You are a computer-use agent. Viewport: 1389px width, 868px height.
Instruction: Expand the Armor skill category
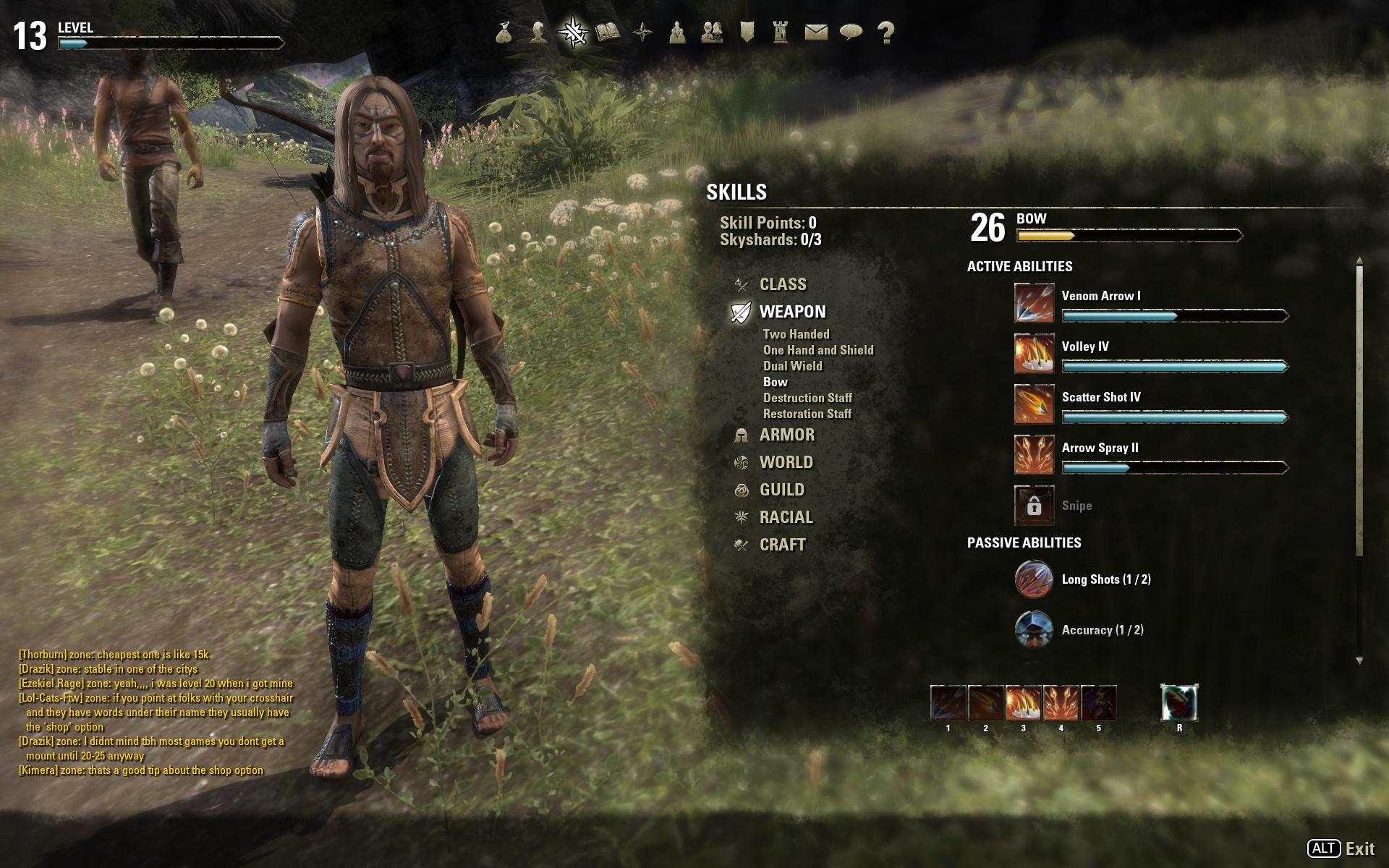pyautogui.click(x=786, y=435)
